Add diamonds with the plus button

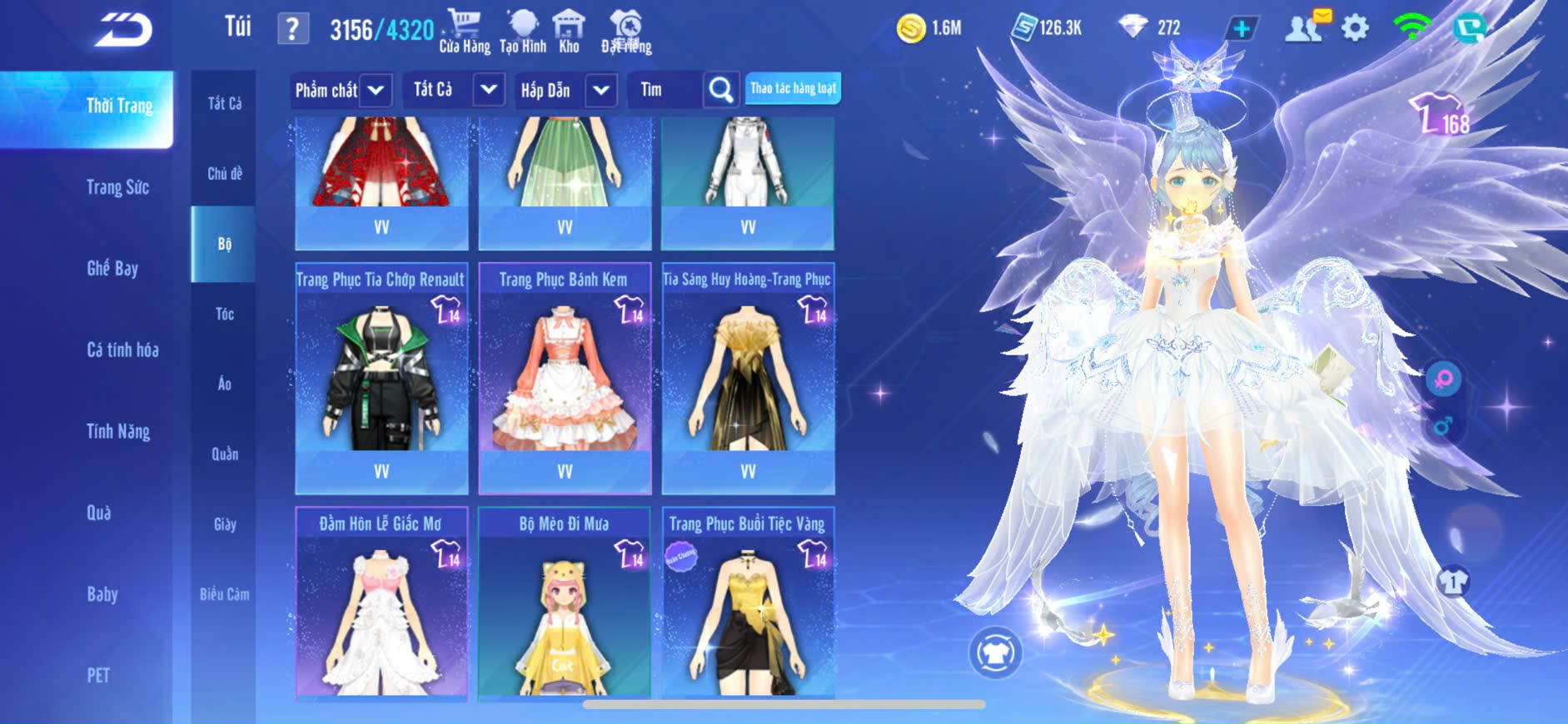pos(1241,28)
